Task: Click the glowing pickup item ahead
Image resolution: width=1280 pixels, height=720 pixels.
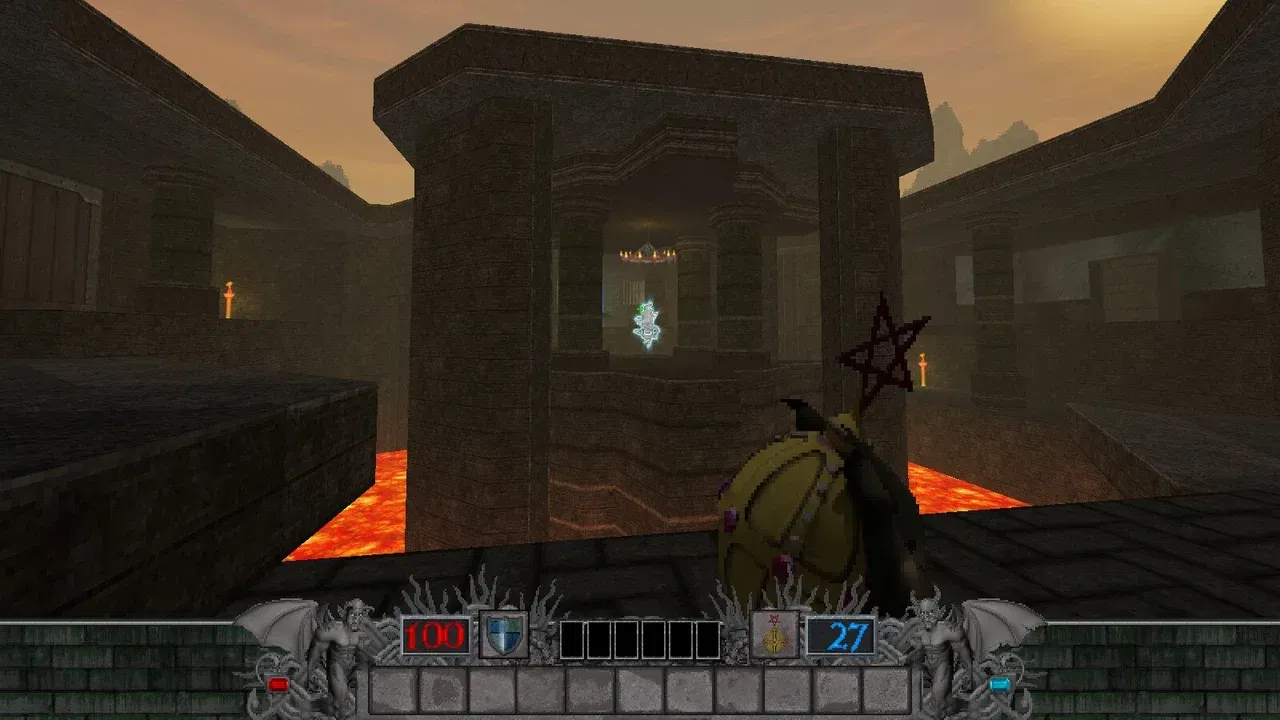Action: click(x=648, y=322)
